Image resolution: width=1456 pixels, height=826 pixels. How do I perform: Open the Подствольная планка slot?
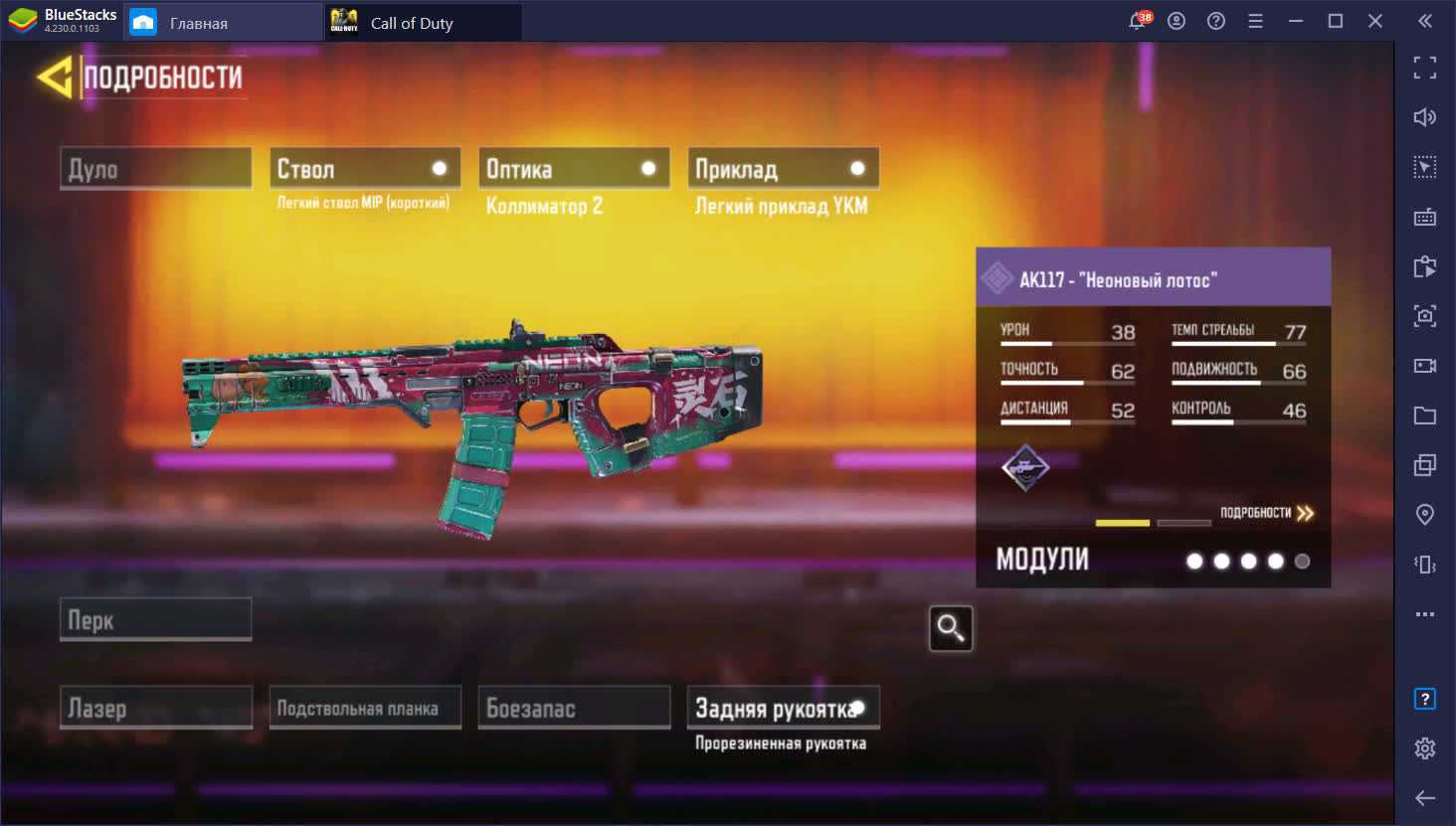coord(365,708)
